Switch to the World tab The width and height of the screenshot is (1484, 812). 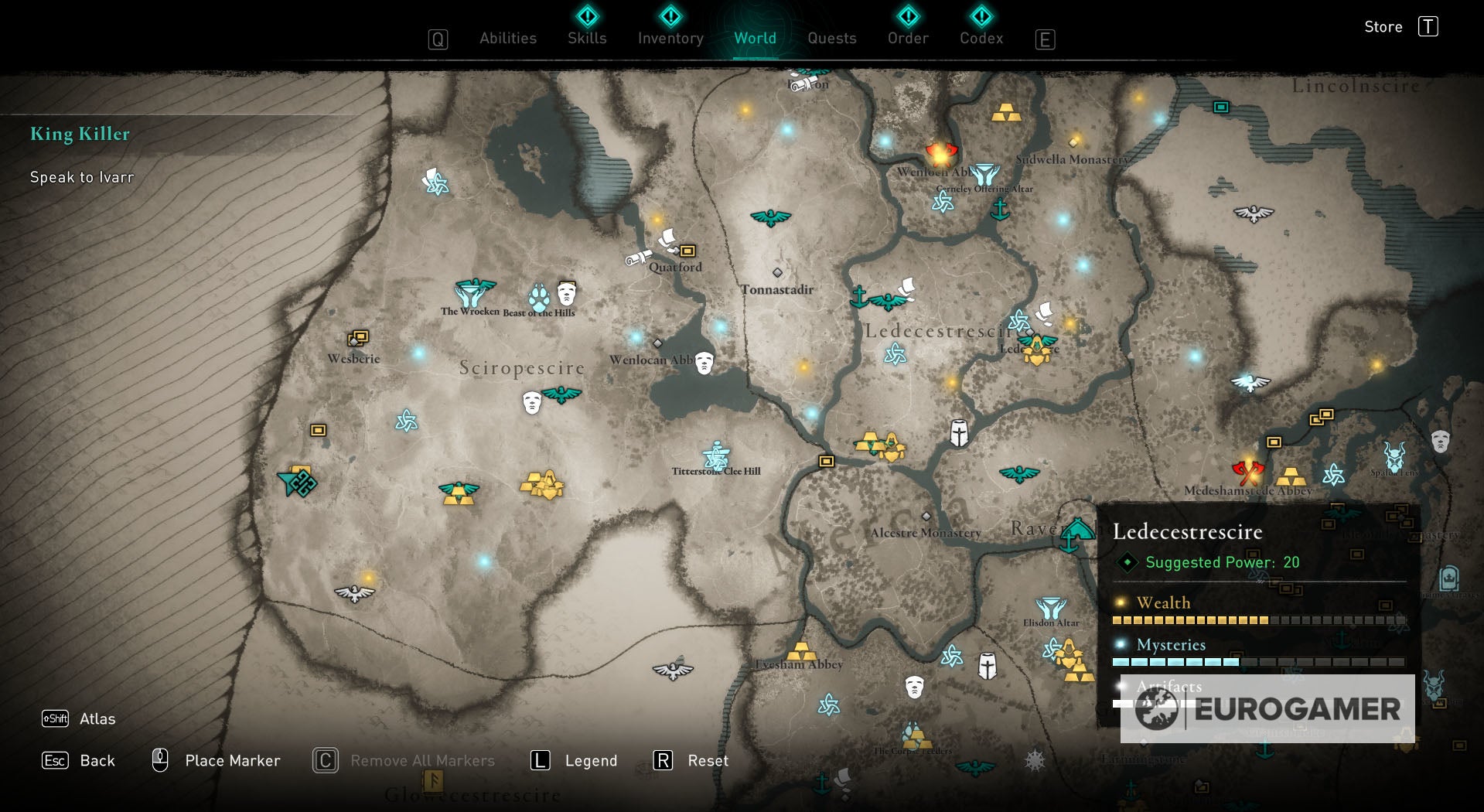tap(755, 37)
